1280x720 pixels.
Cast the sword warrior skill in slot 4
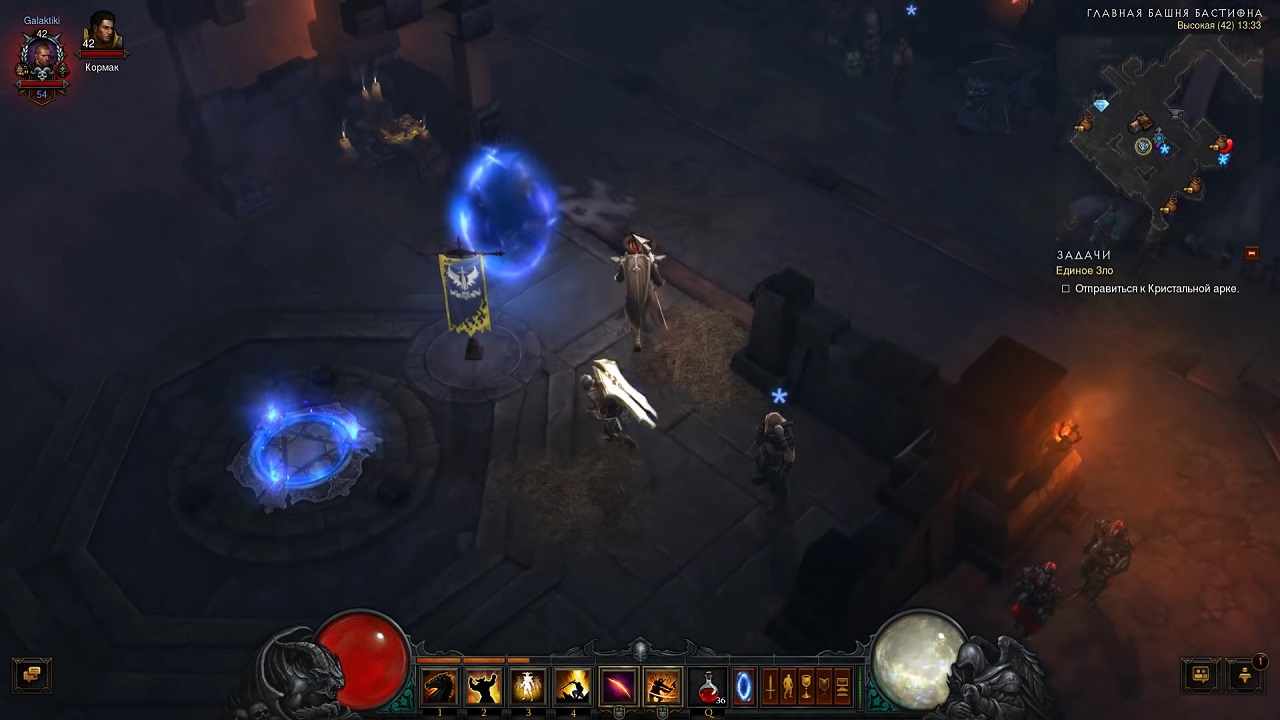(572, 687)
